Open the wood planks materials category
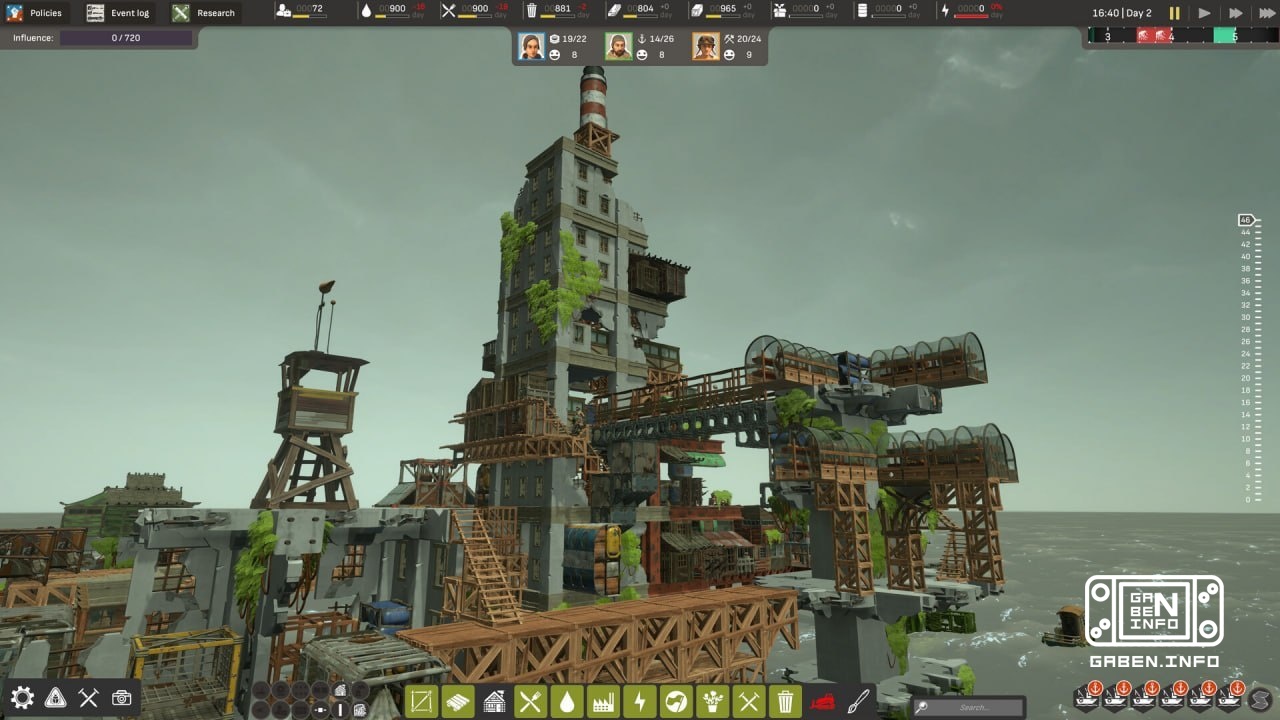This screenshot has height=720, width=1280. pos(458,701)
